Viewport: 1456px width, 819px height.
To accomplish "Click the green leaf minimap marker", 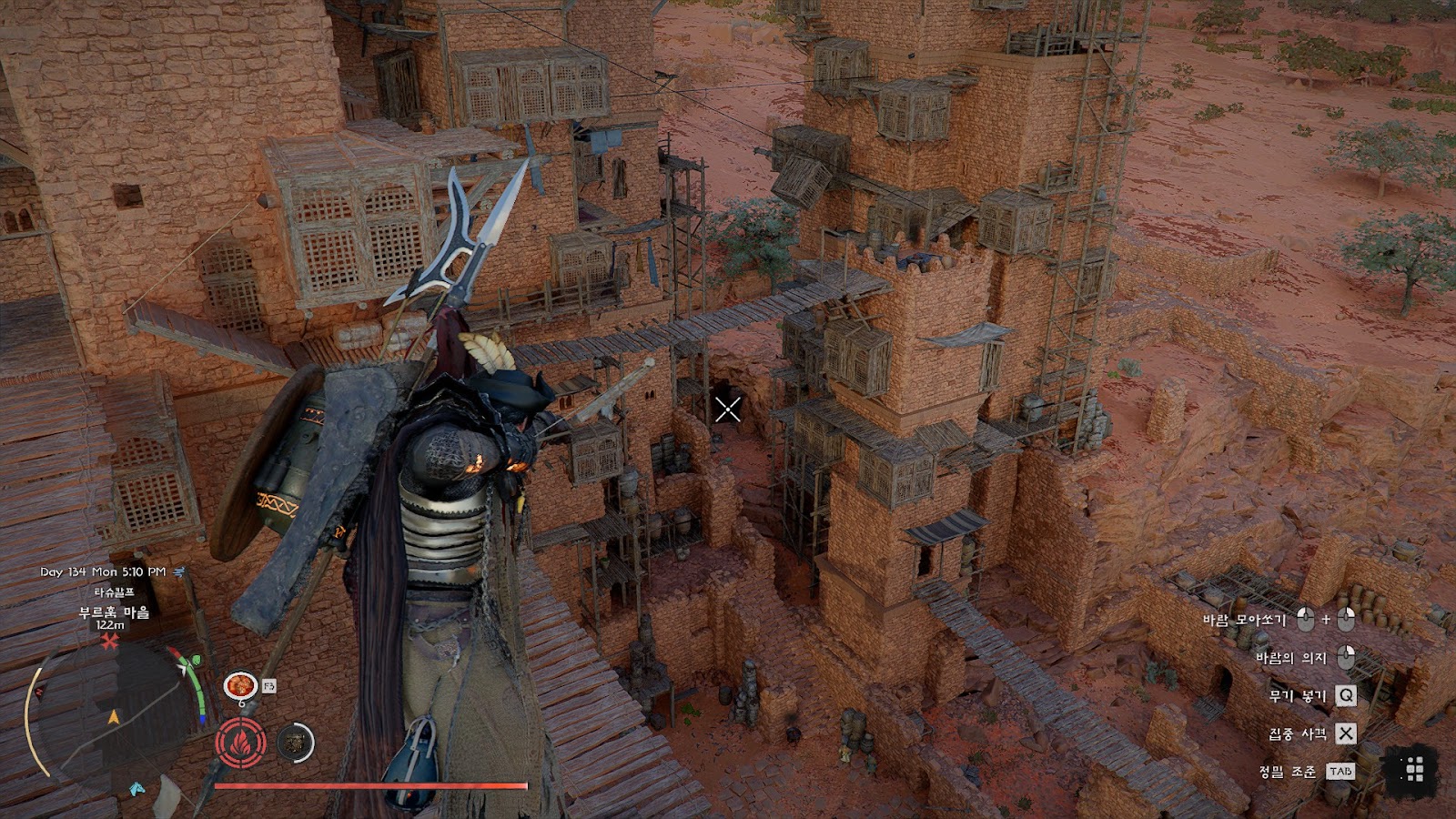I will click(193, 661).
